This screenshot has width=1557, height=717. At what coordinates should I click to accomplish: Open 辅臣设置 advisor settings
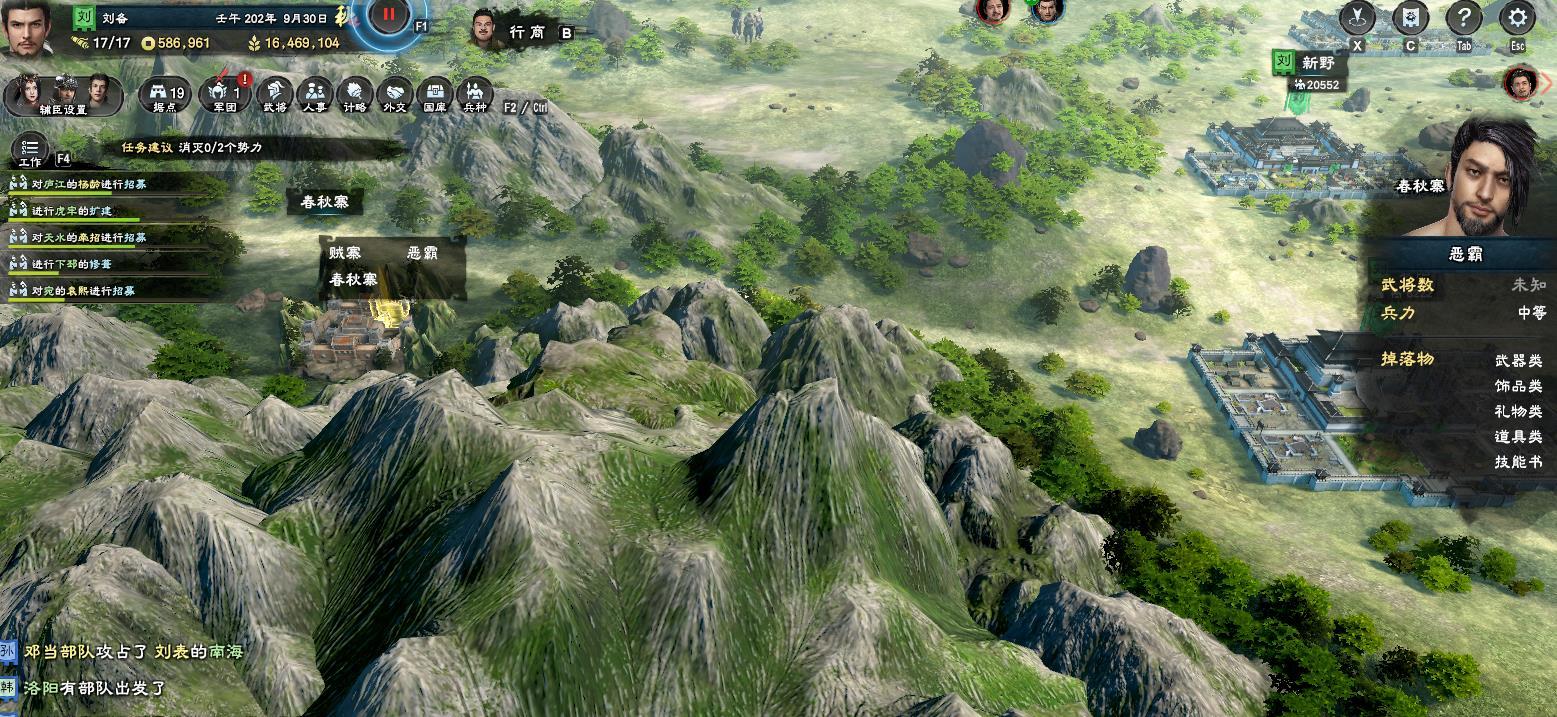[x=63, y=96]
